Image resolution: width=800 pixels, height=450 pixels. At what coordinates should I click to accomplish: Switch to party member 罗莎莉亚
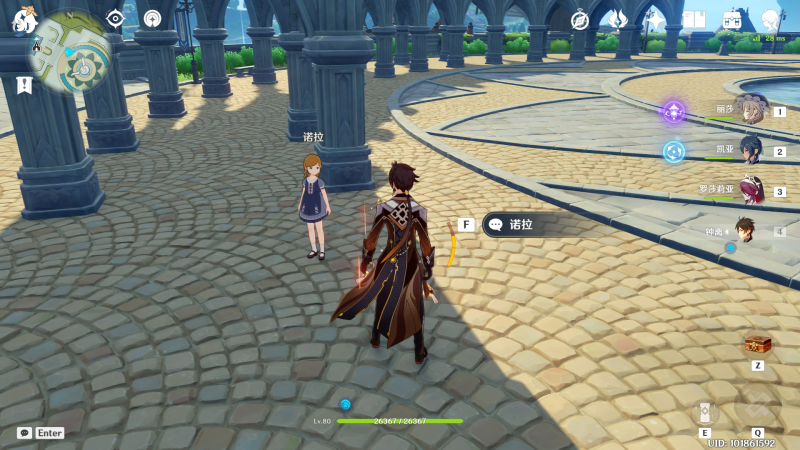click(x=750, y=190)
